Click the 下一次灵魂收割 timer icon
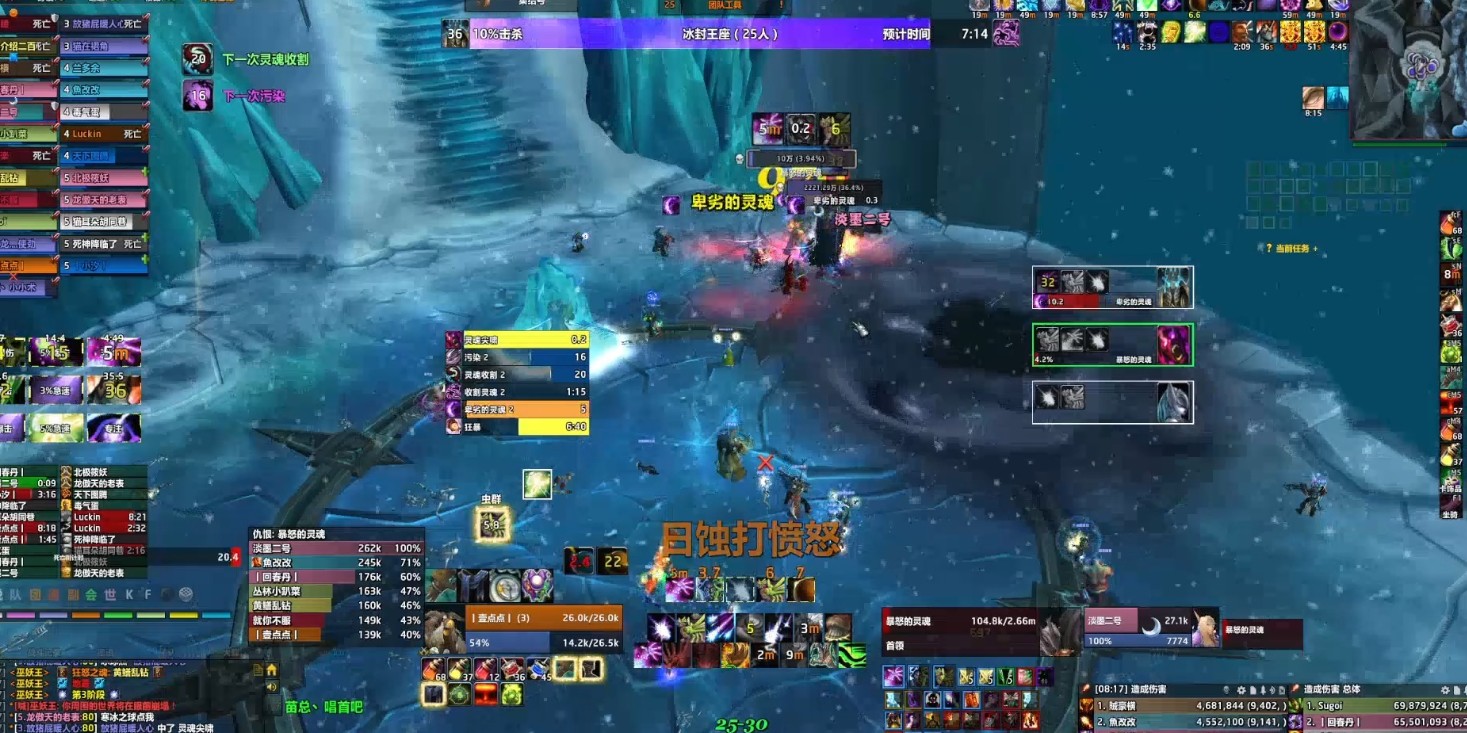The image size is (1467, 733). tap(198, 59)
